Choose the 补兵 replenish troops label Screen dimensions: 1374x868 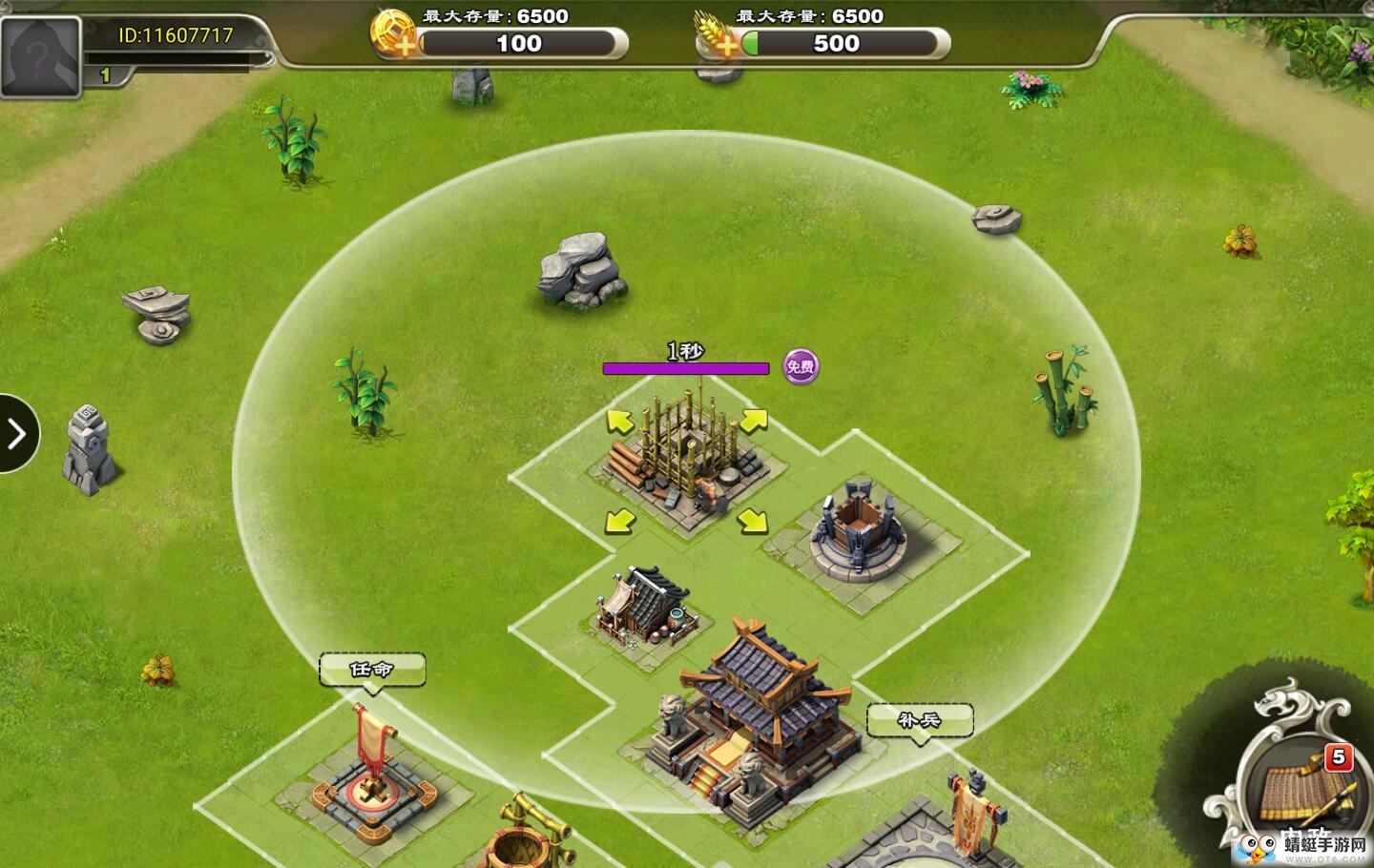click(919, 720)
